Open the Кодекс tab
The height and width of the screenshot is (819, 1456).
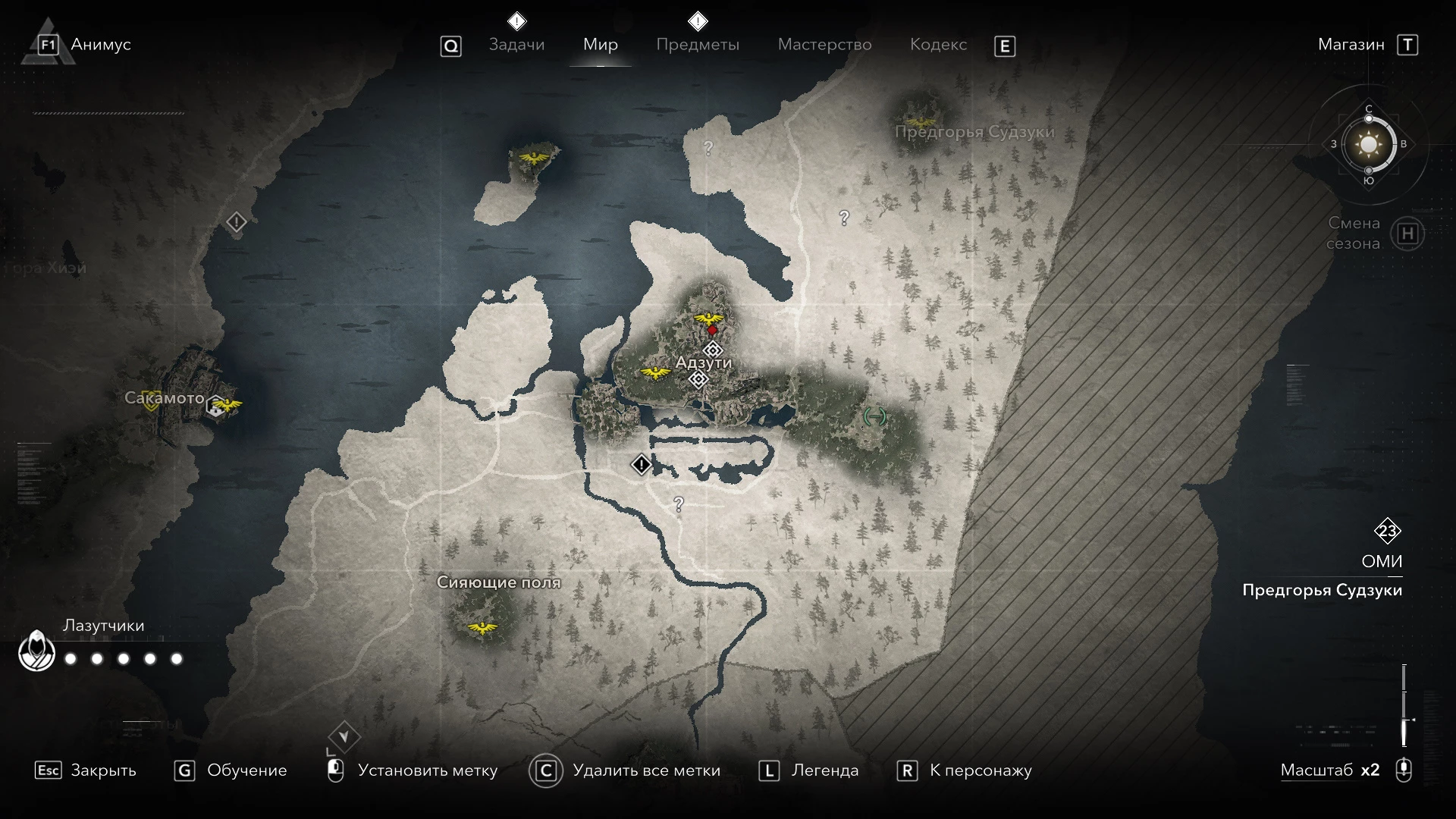click(x=938, y=45)
